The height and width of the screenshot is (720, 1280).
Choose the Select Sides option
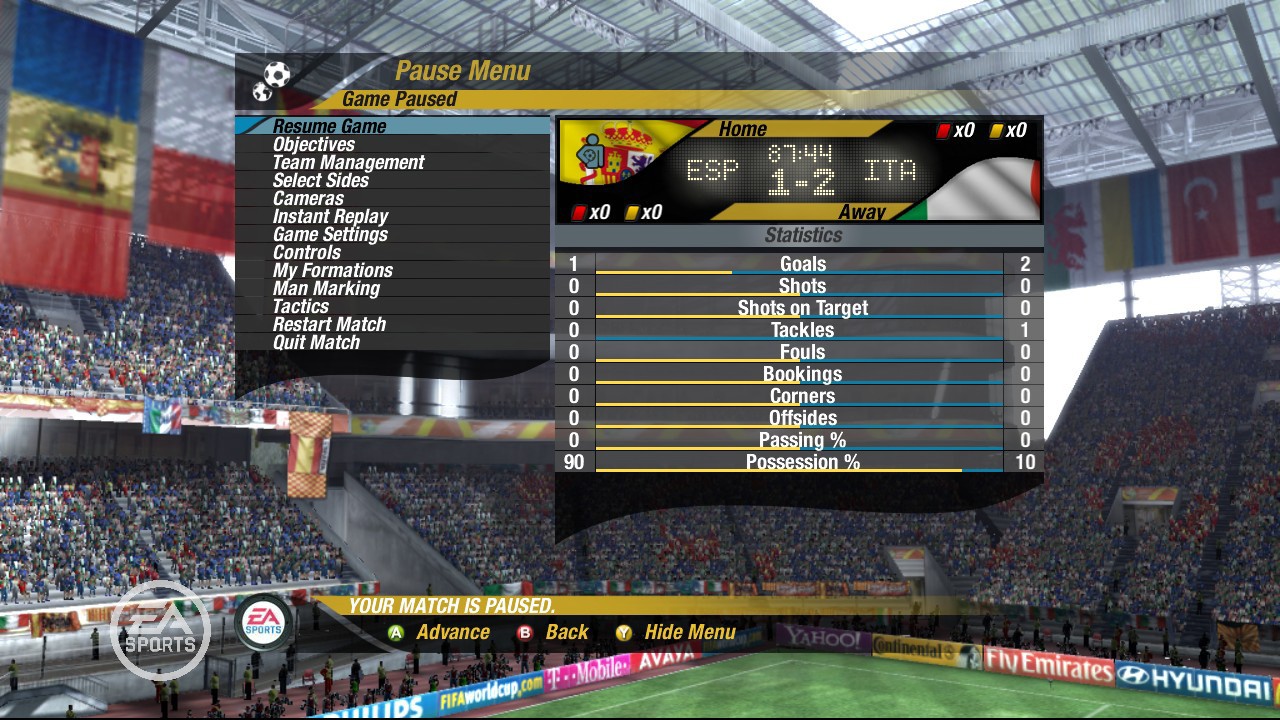click(x=320, y=181)
